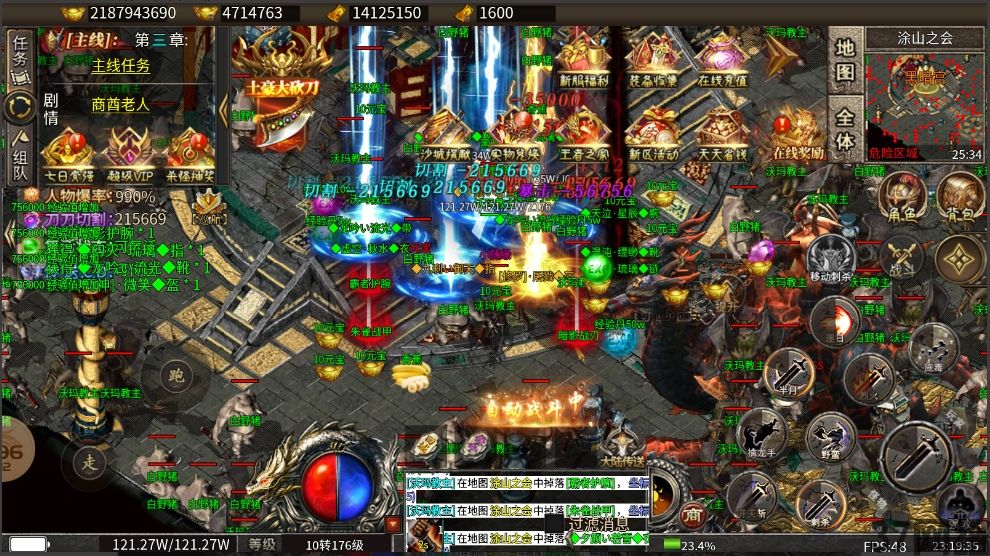Viewport: 990px width, 556px height.
Task: Open the 超级VIP icon
Action: click(127, 148)
